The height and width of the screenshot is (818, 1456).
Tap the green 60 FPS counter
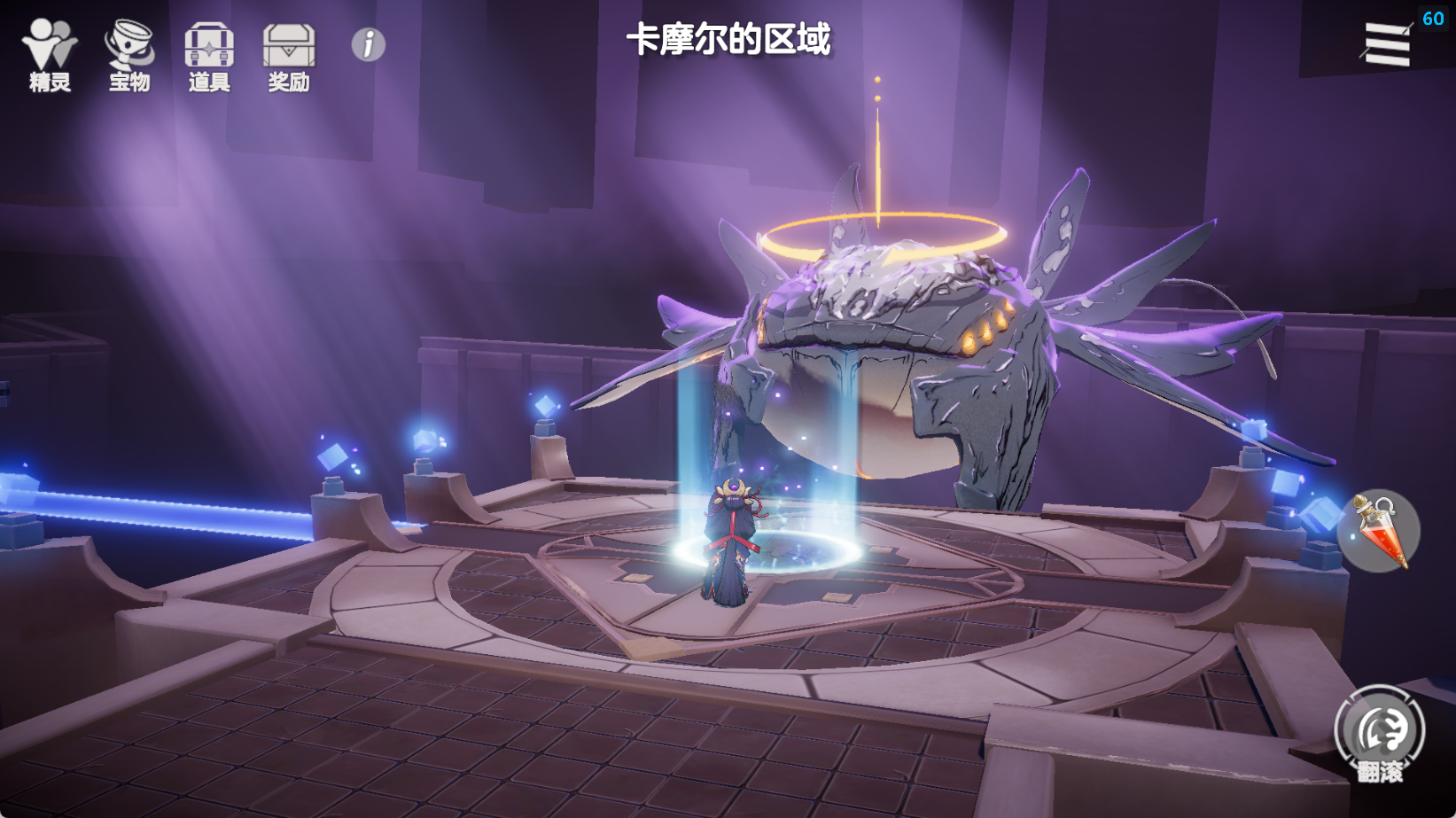pos(1434,16)
